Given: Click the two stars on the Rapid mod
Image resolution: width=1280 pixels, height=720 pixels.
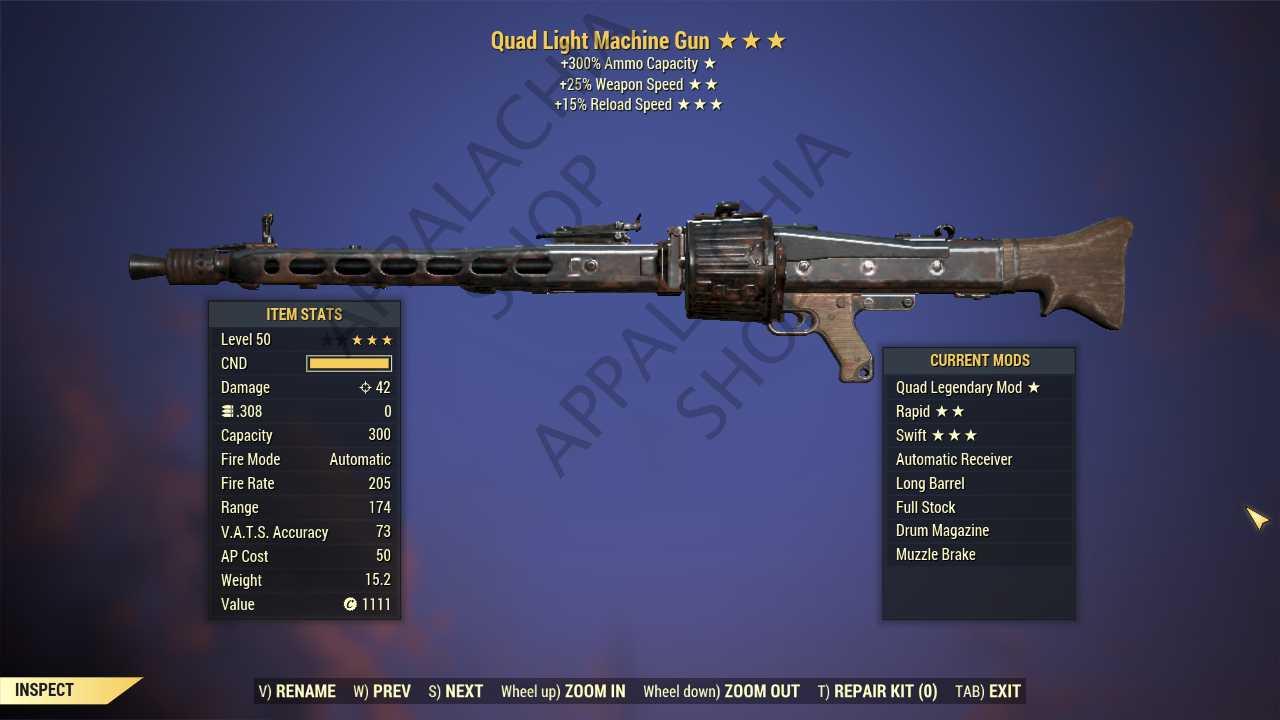Looking at the screenshot, I should [x=950, y=411].
